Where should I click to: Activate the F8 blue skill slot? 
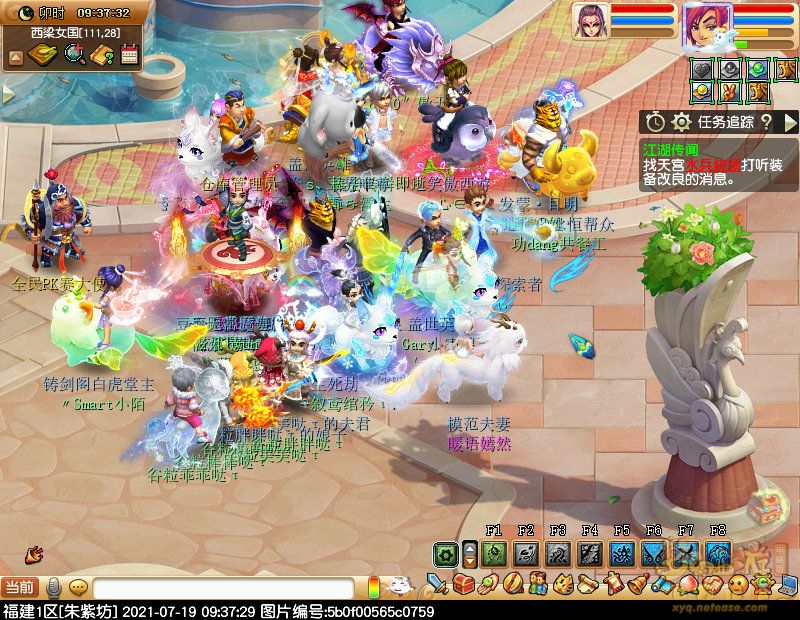point(717,554)
